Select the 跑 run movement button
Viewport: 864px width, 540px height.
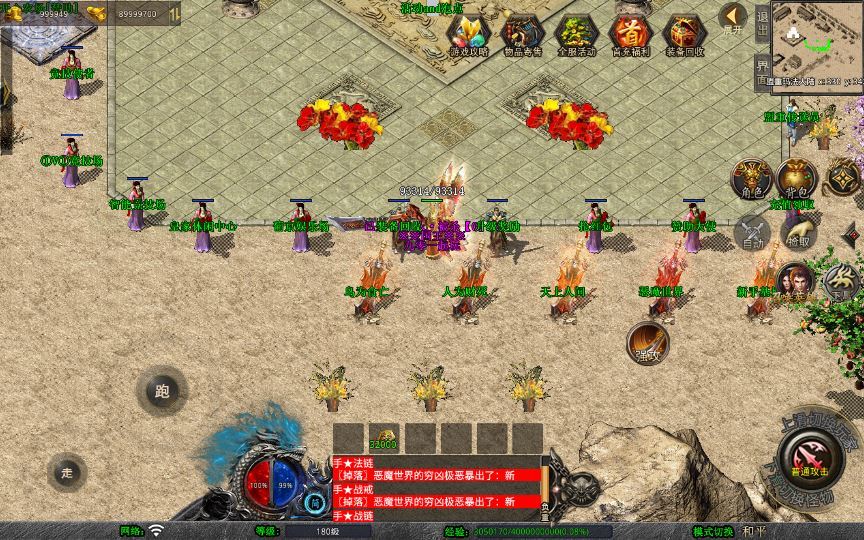click(162, 391)
